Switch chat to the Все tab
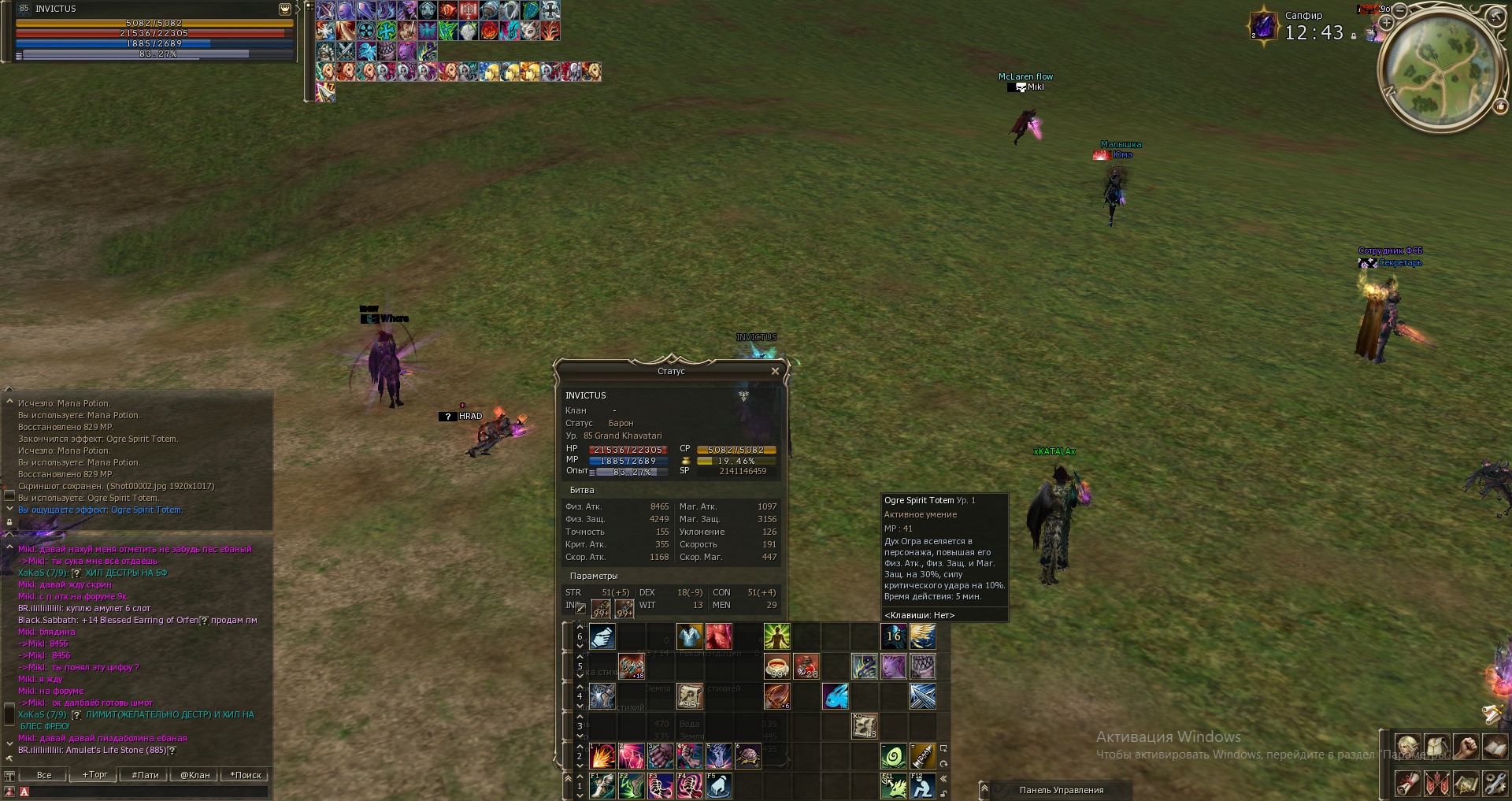Viewport: 1512px width, 801px height. click(44, 775)
